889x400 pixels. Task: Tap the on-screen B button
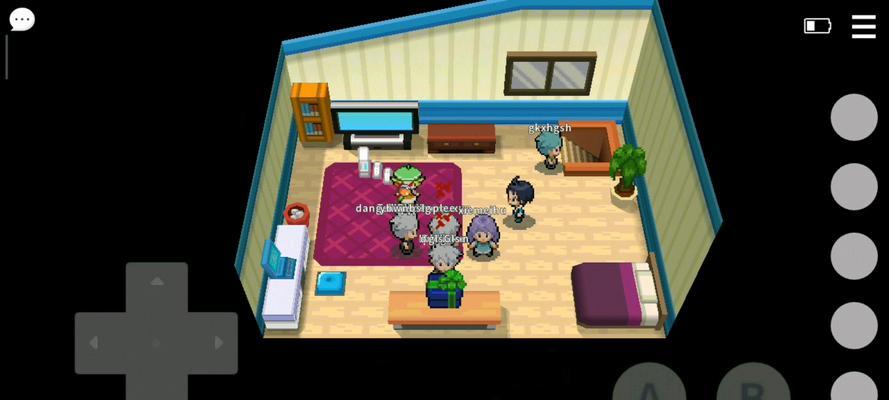(753, 386)
